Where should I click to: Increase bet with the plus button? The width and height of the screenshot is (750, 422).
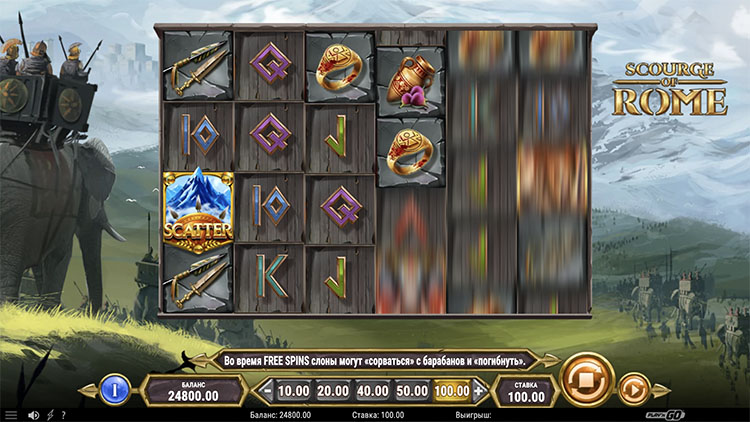(x=478, y=390)
